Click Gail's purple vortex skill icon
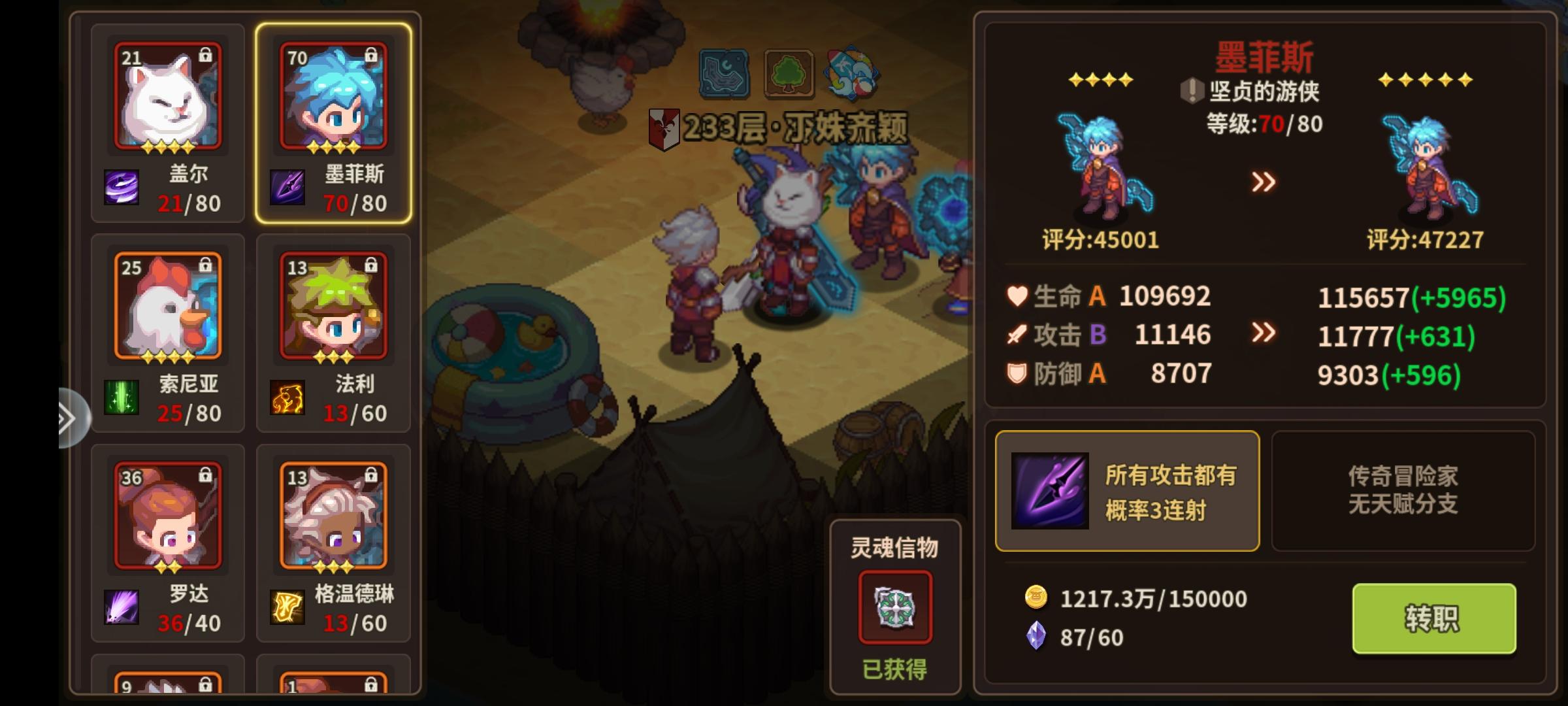 tap(121, 186)
